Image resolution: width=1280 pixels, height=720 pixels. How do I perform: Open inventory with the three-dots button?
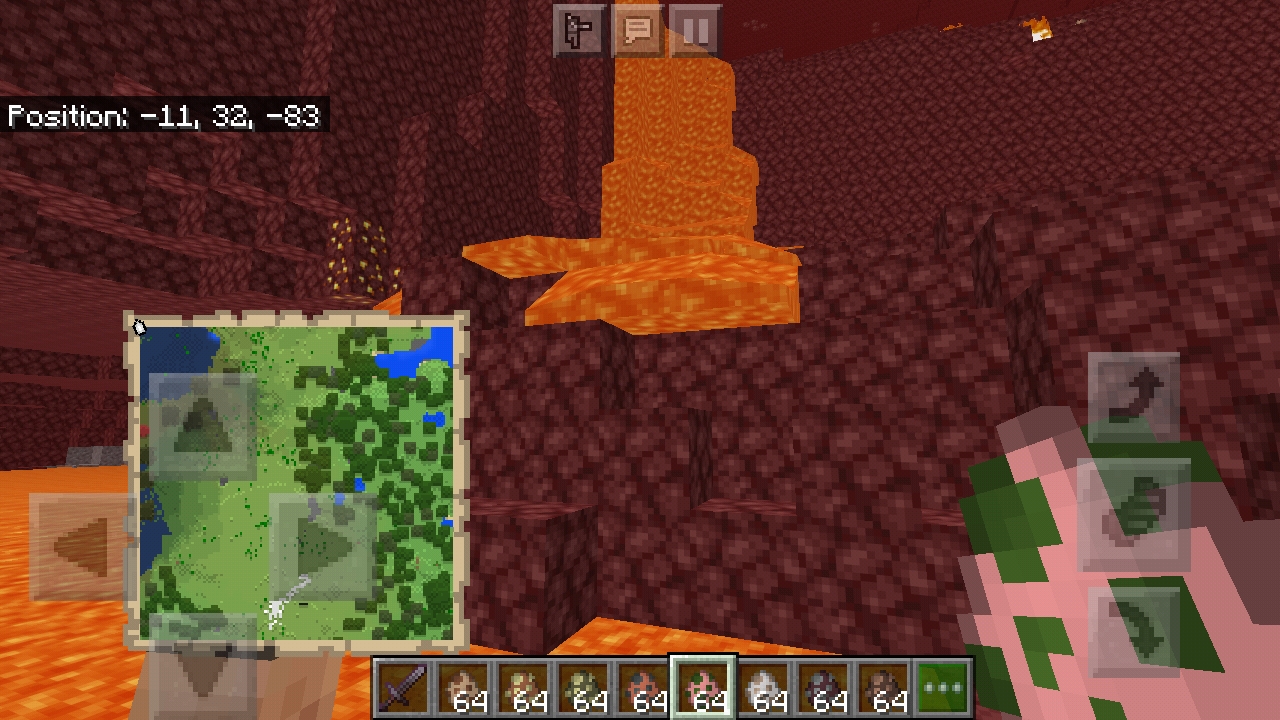coord(942,688)
